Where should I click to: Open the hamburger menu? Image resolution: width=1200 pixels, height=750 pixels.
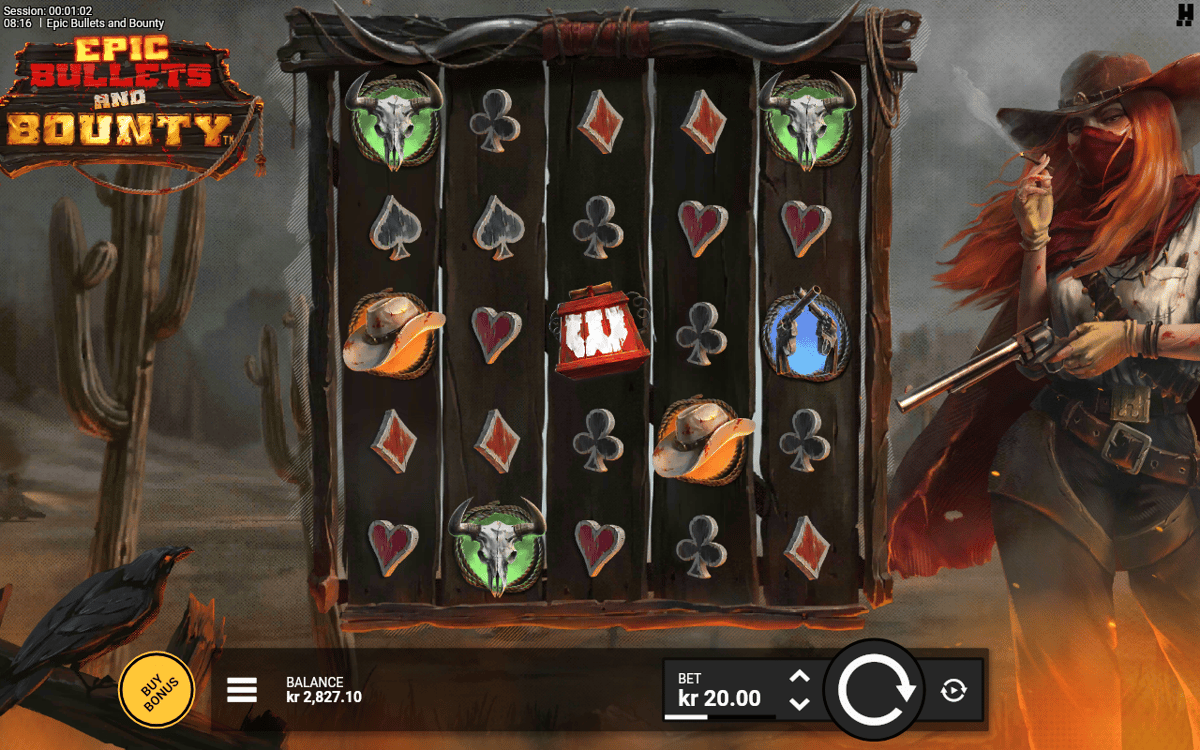pyautogui.click(x=242, y=690)
